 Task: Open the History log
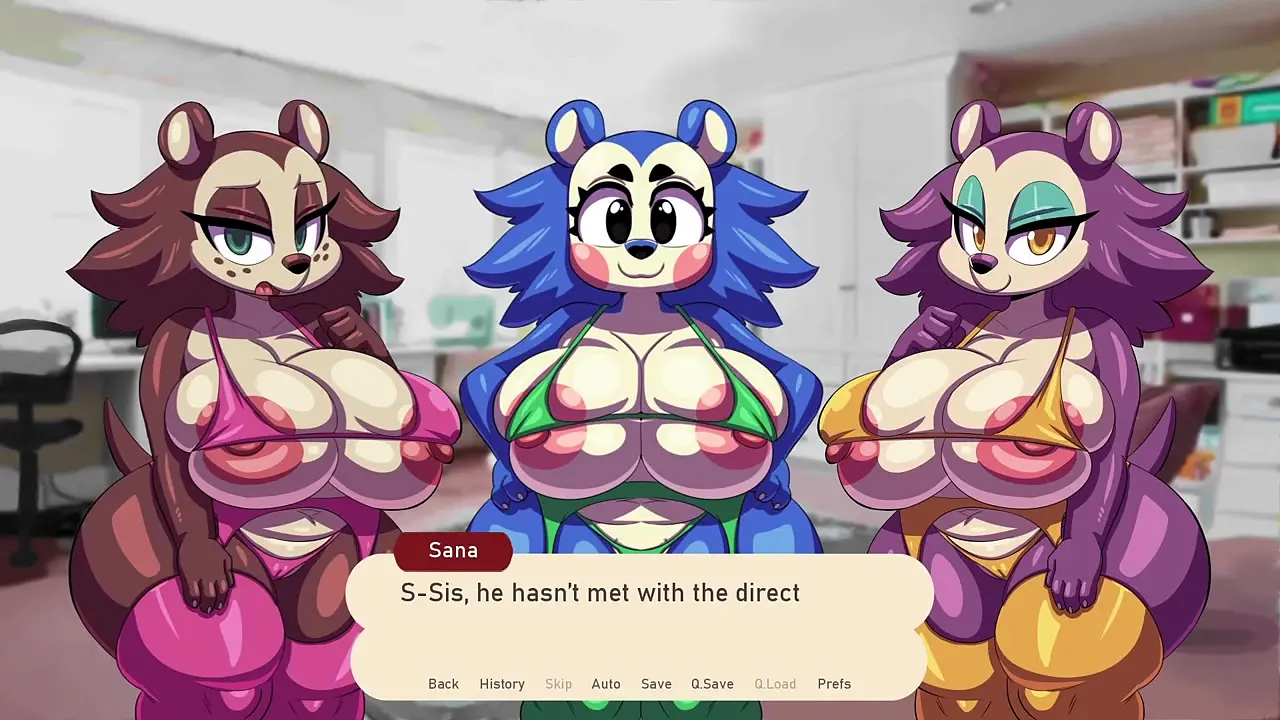click(502, 684)
